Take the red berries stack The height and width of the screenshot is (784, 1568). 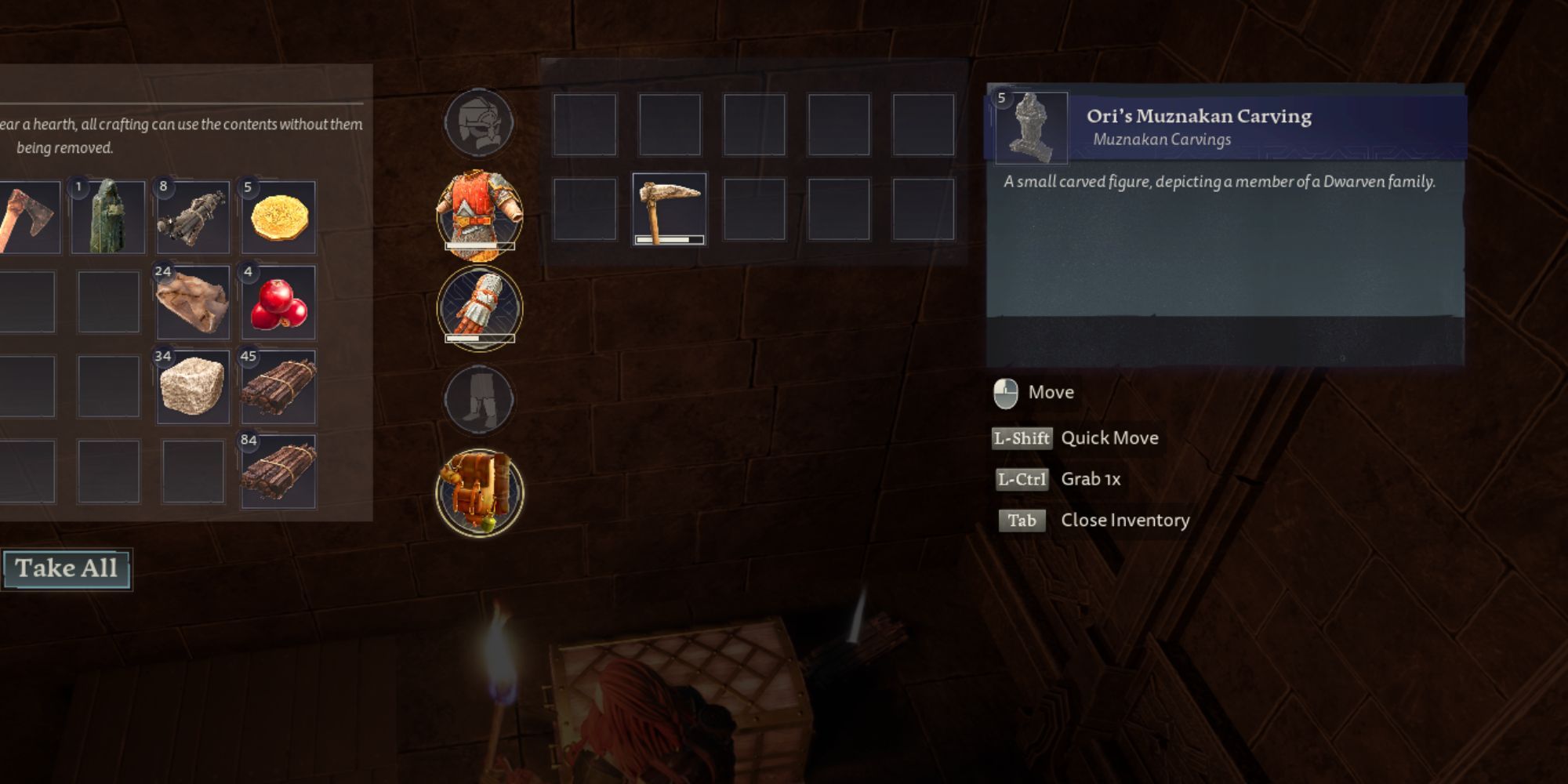(x=278, y=303)
